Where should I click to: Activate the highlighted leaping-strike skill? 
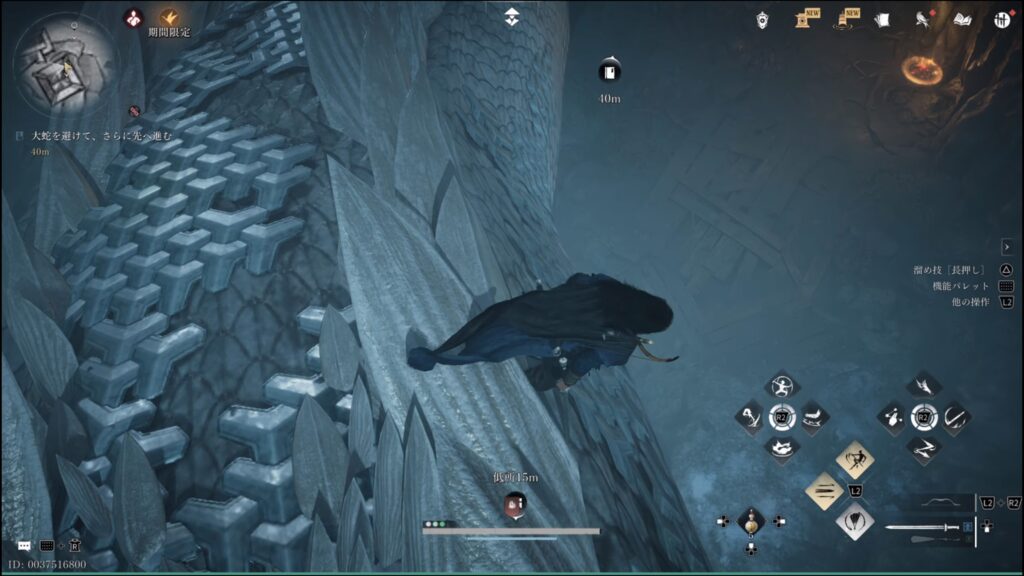pyautogui.click(x=855, y=460)
